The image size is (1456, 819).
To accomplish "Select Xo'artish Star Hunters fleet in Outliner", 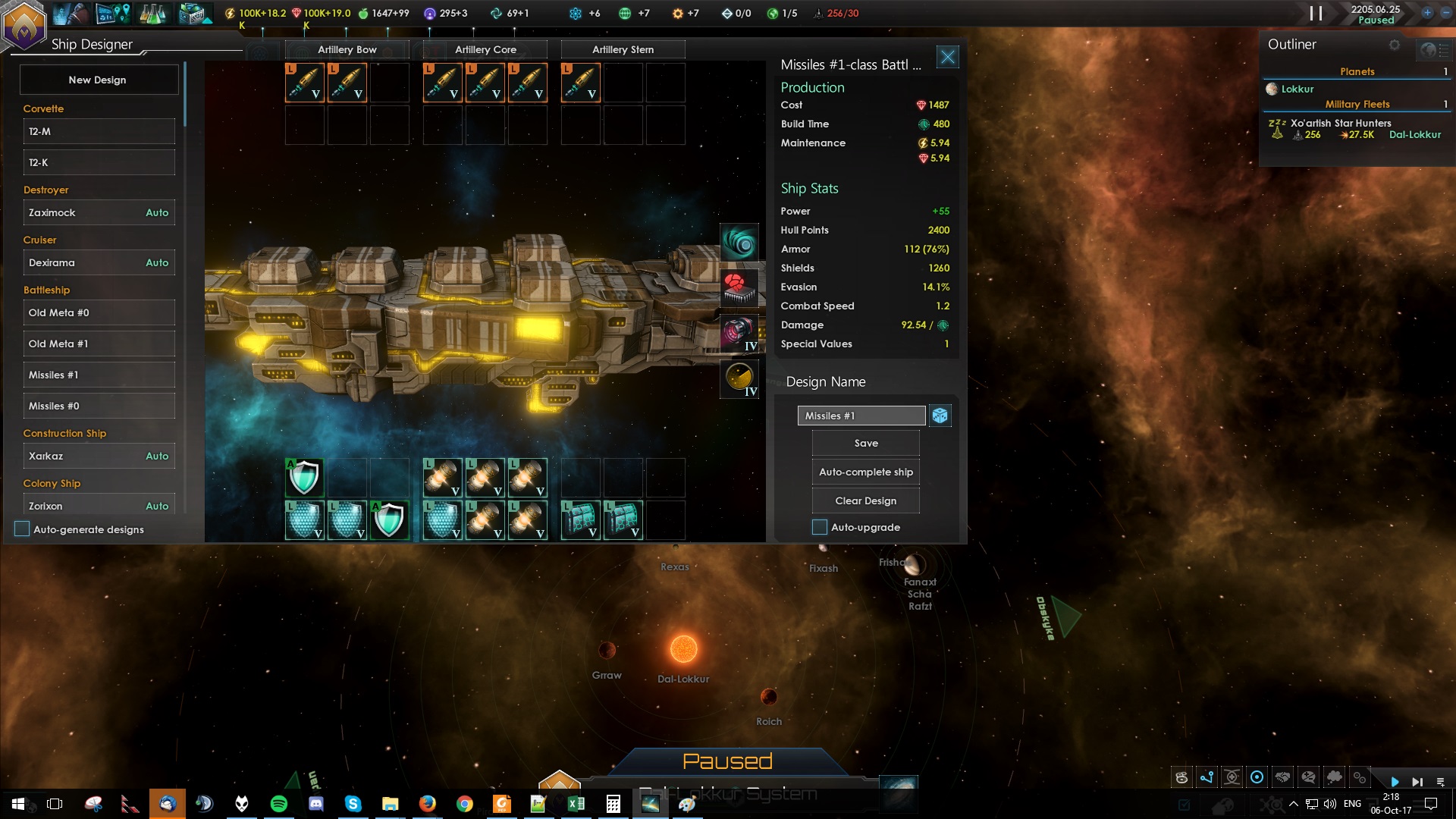I will click(x=1341, y=124).
